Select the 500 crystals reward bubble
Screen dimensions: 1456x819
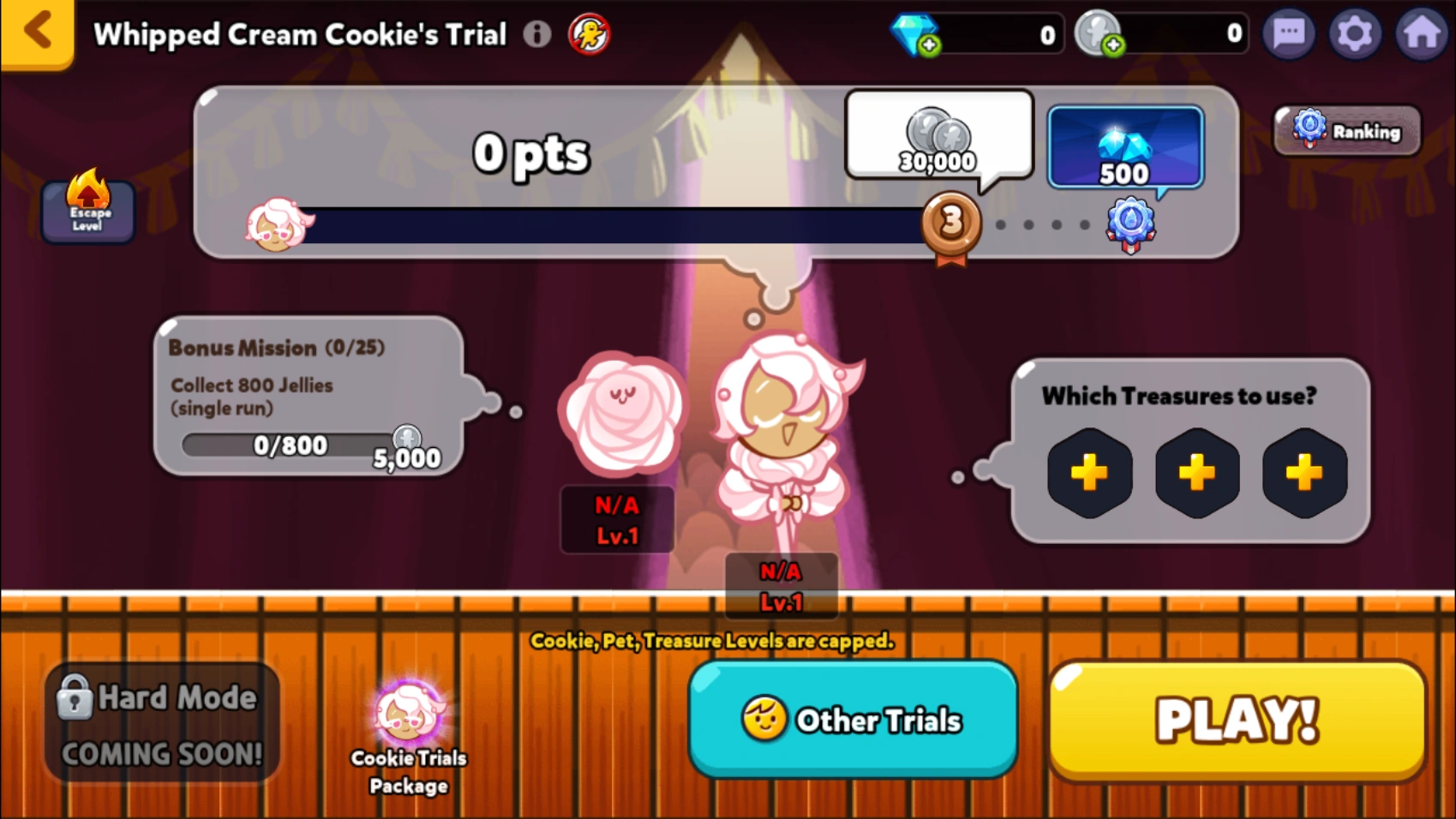click(1123, 147)
